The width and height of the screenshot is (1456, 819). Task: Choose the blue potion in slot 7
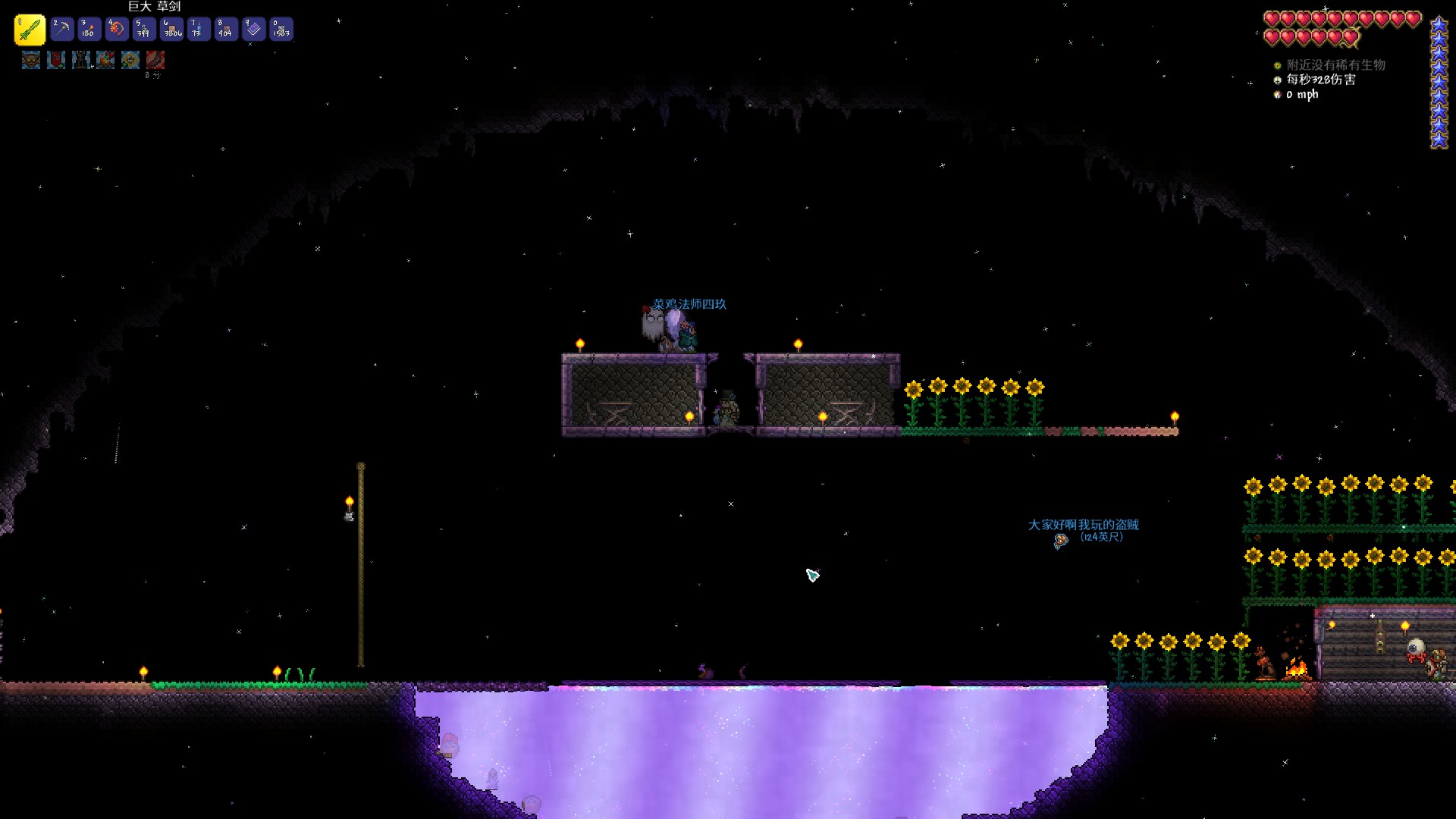[x=199, y=30]
